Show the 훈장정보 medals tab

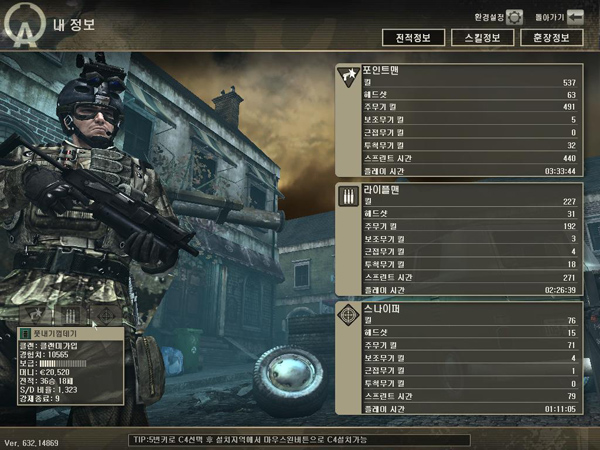(x=551, y=38)
